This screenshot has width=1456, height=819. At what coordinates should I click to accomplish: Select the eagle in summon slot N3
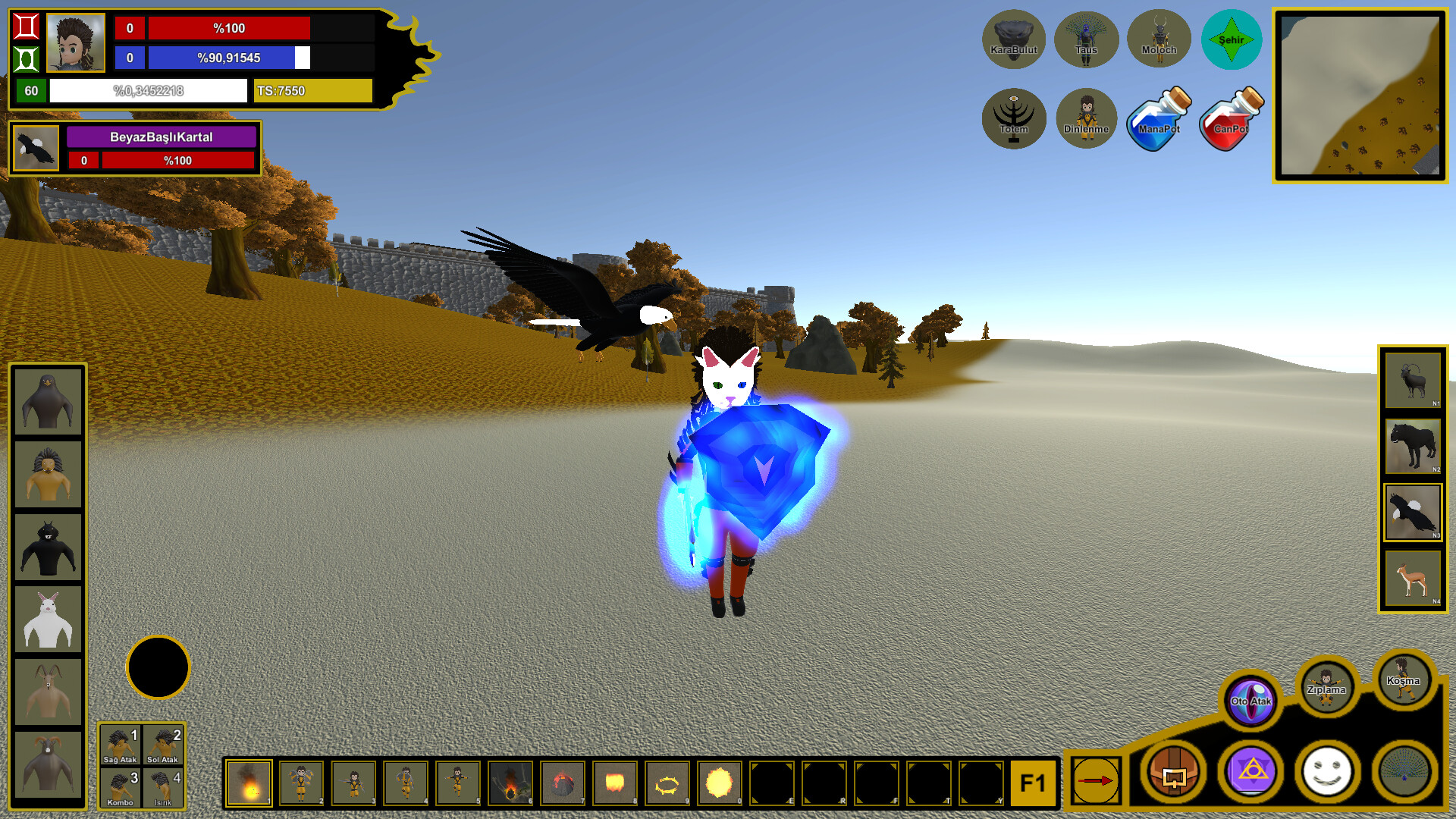coord(1412,511)
